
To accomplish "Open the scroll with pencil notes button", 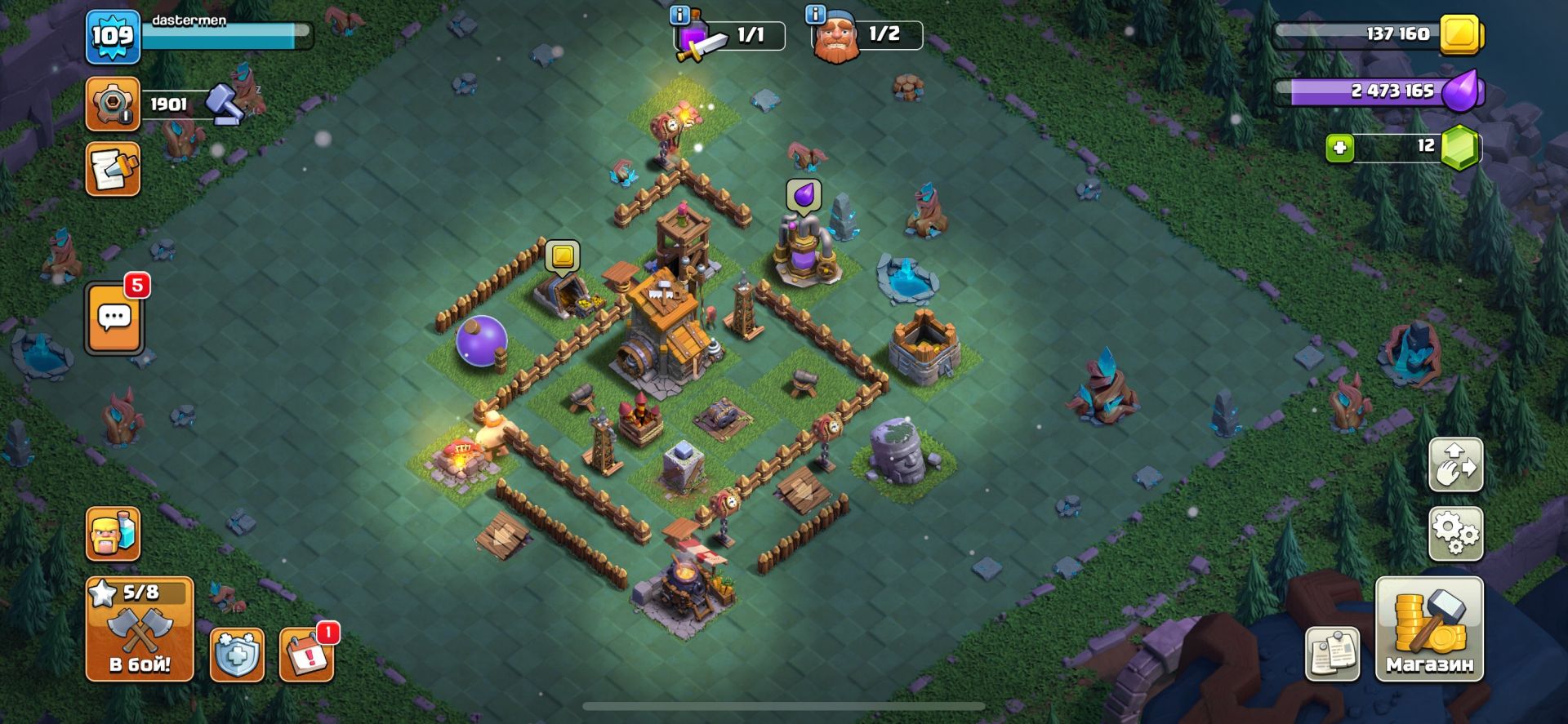I will click(x=113, y=170).
